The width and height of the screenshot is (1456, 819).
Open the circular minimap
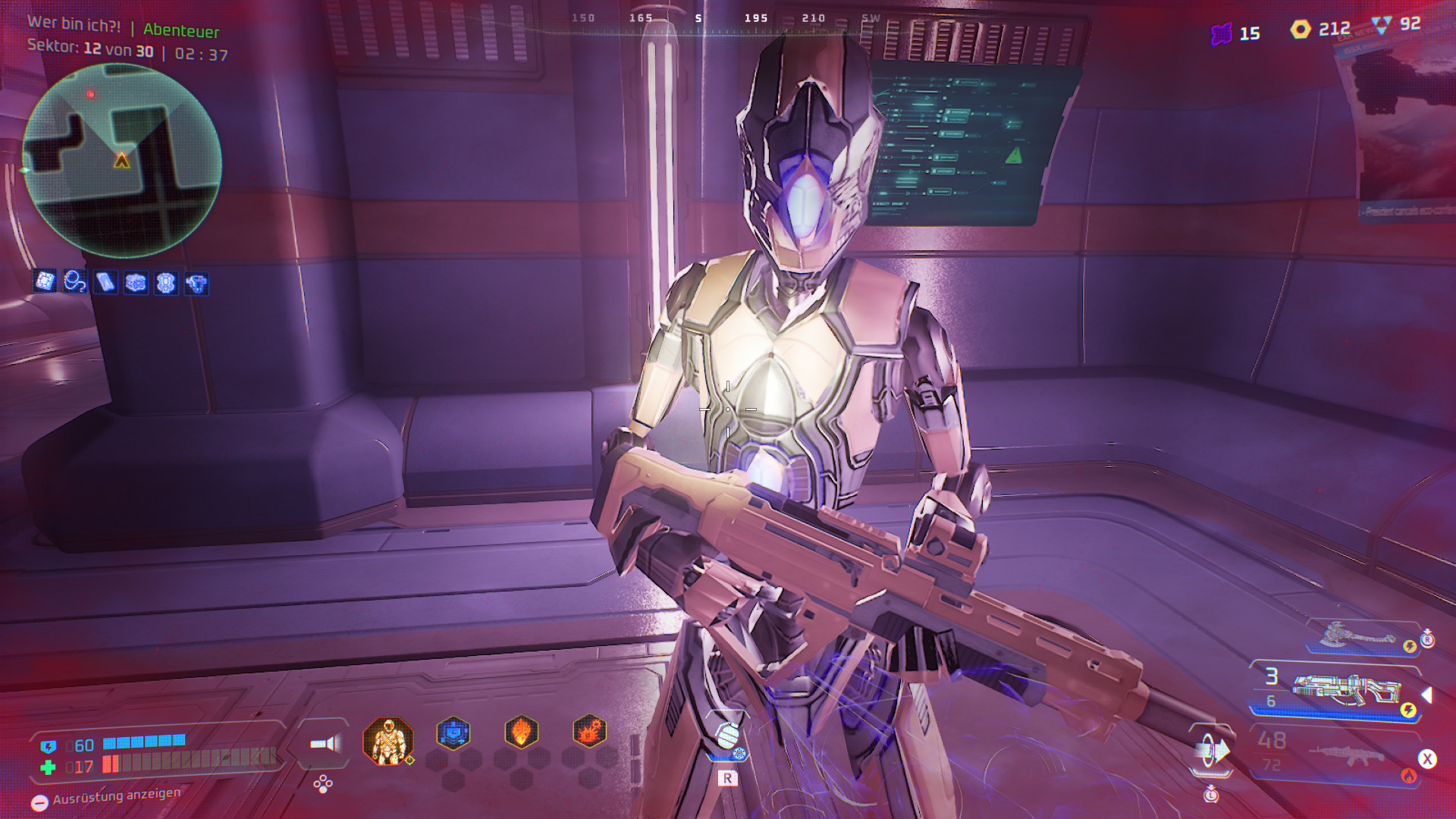tap(122, 161)
